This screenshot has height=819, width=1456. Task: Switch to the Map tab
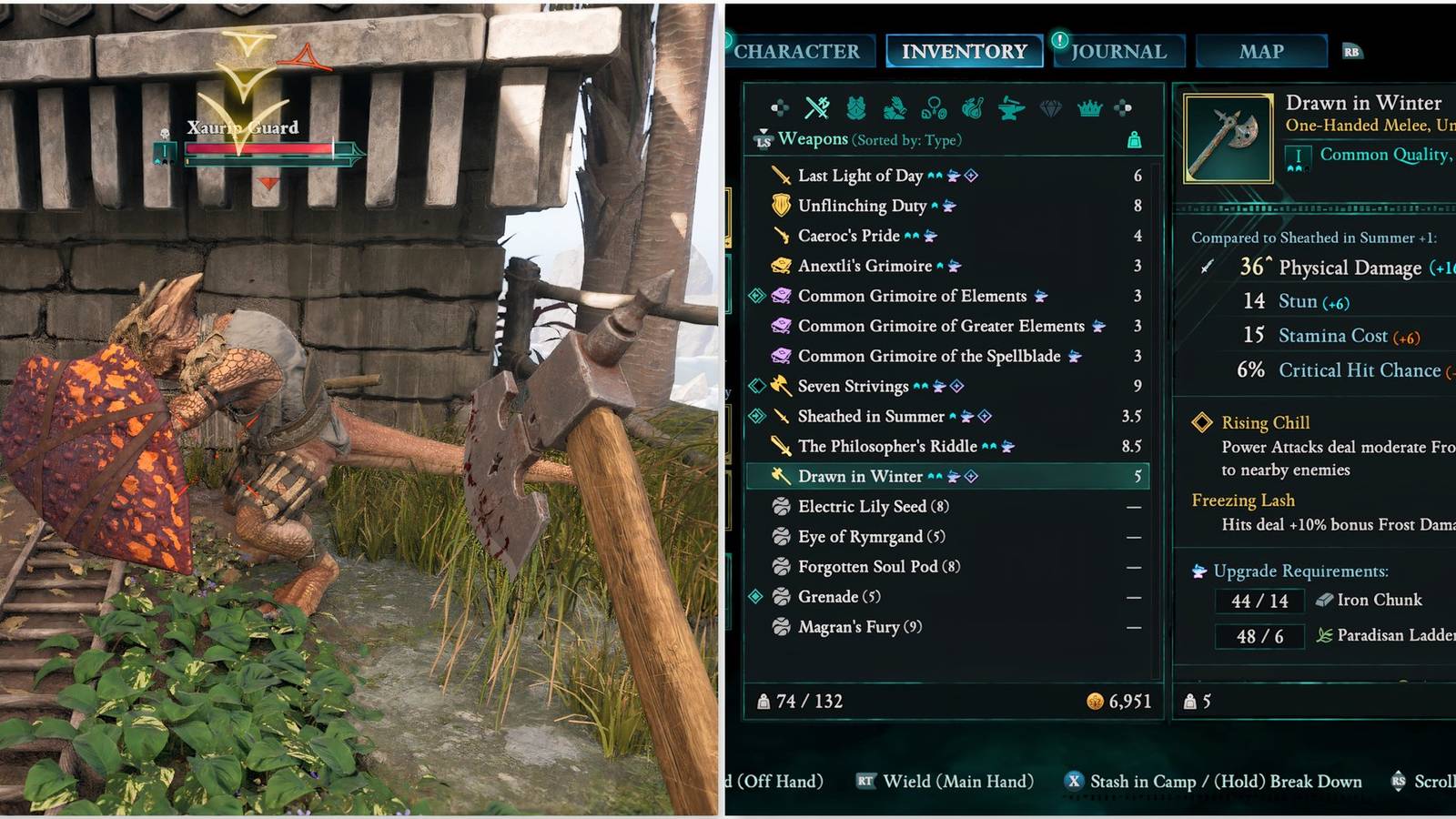point(1261,52)
